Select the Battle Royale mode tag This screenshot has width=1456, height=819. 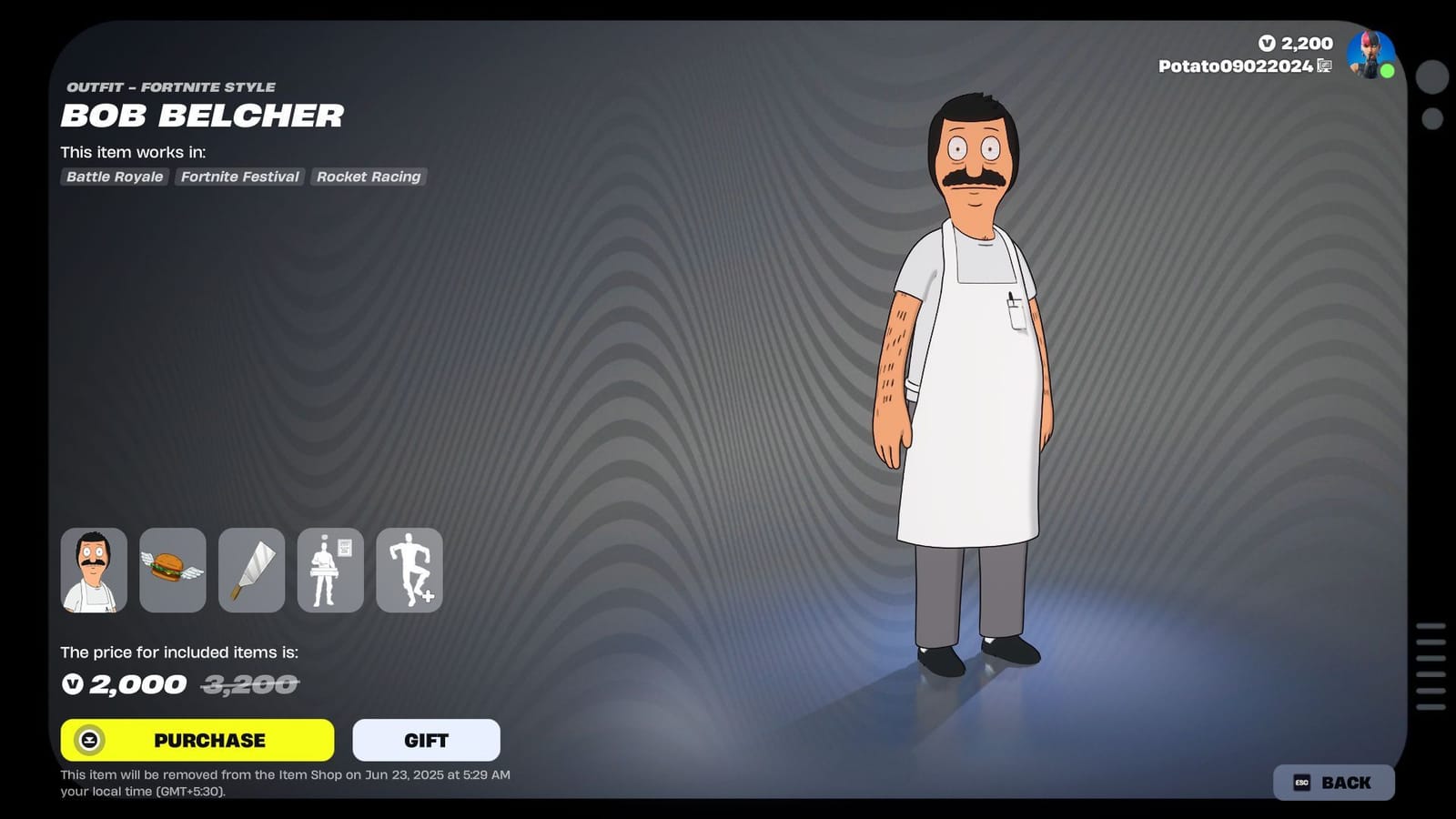(x=113, y=177)
